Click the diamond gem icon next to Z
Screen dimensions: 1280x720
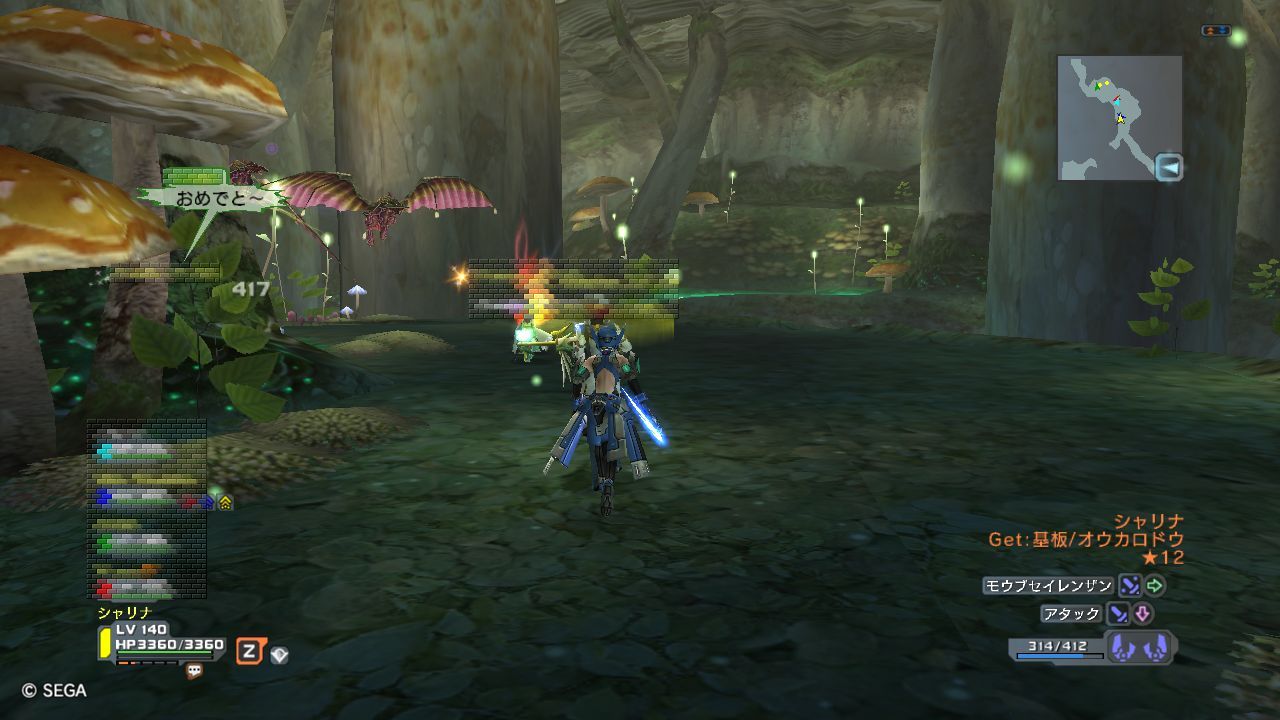pyautogui.click(x=279, y=655)
